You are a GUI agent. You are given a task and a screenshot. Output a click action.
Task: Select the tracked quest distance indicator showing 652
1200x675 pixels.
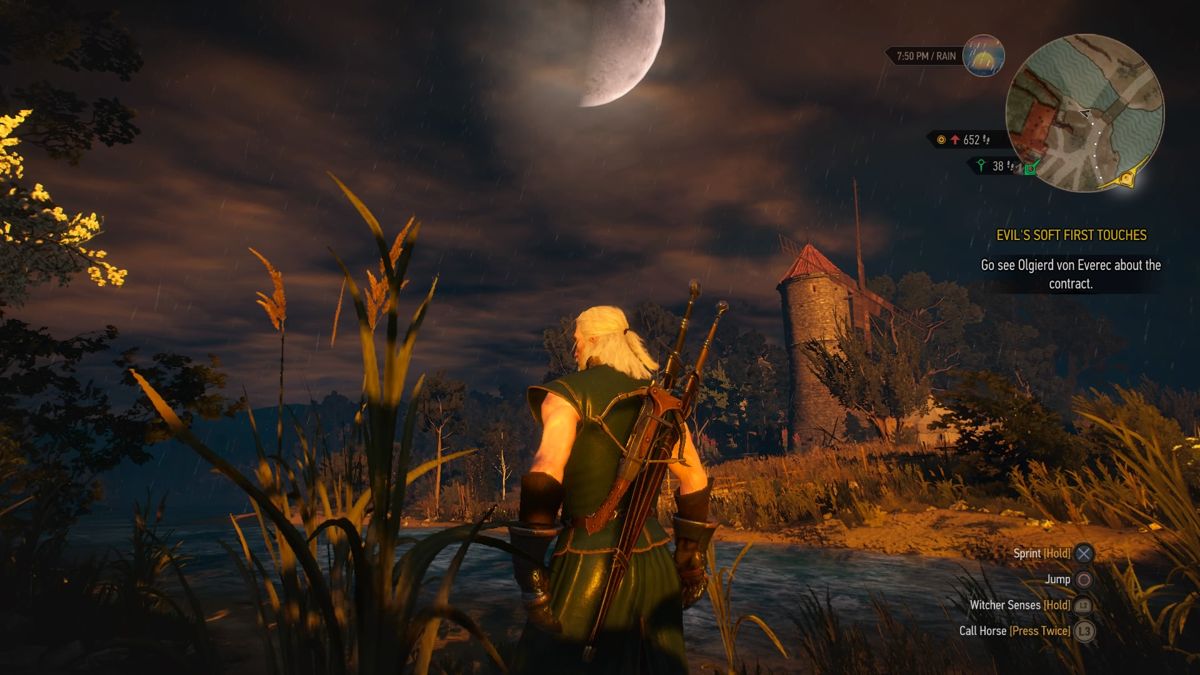tap(961, 140)
